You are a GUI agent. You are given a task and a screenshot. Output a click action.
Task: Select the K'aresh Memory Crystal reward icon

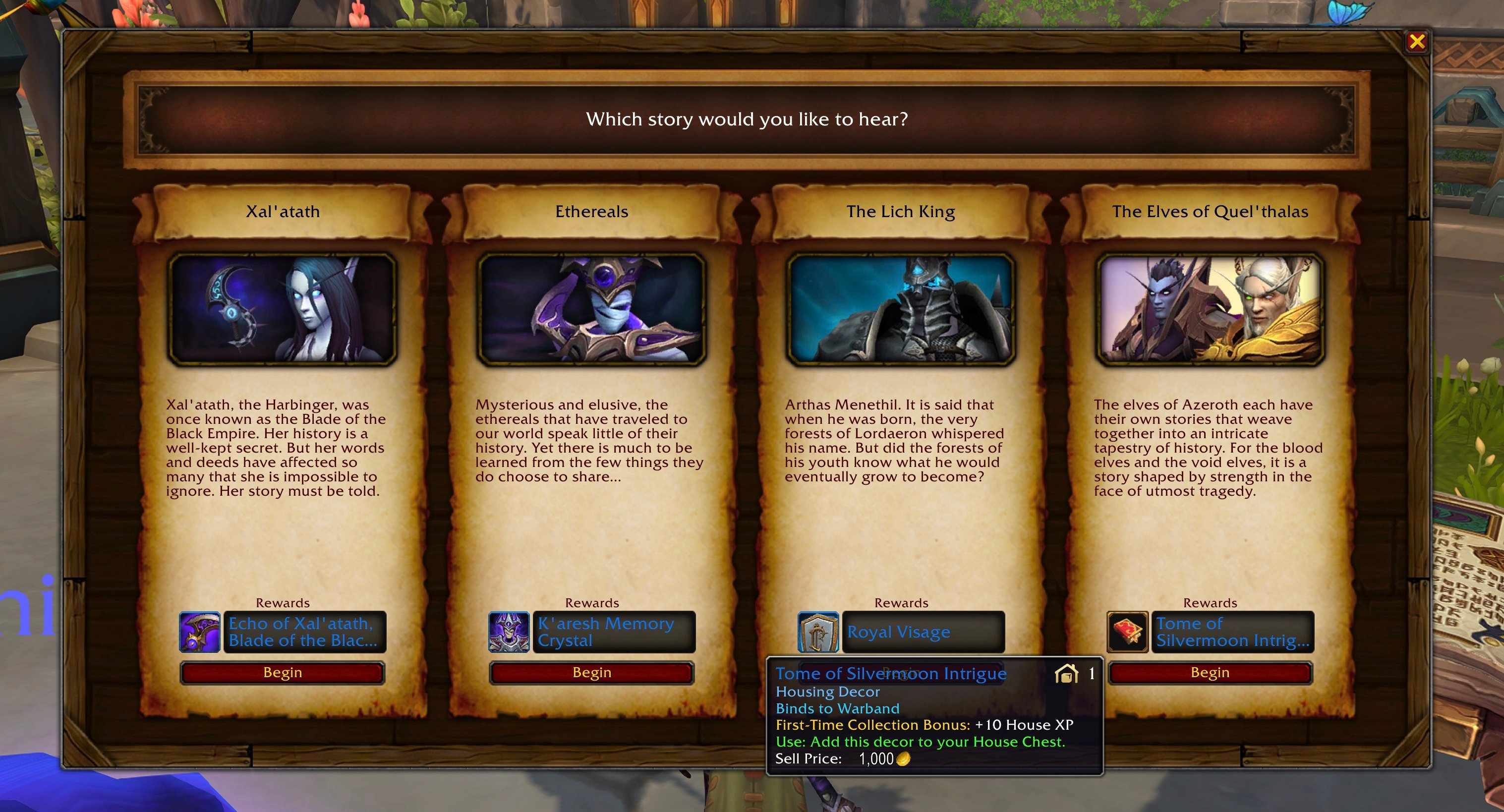(509, 632)
